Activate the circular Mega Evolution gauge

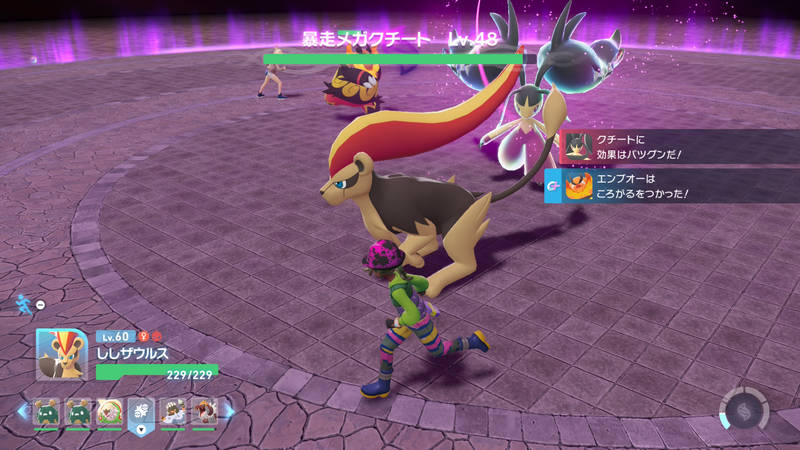click(x=744, y=410)
